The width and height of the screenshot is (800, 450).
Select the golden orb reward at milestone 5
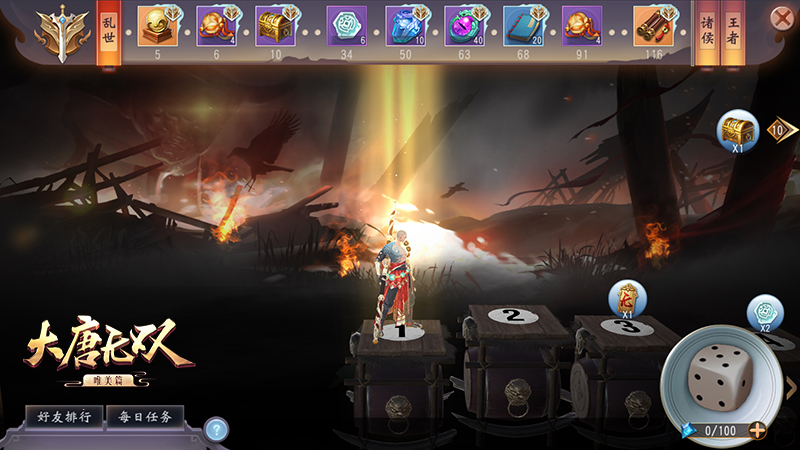tap(158, 26)
